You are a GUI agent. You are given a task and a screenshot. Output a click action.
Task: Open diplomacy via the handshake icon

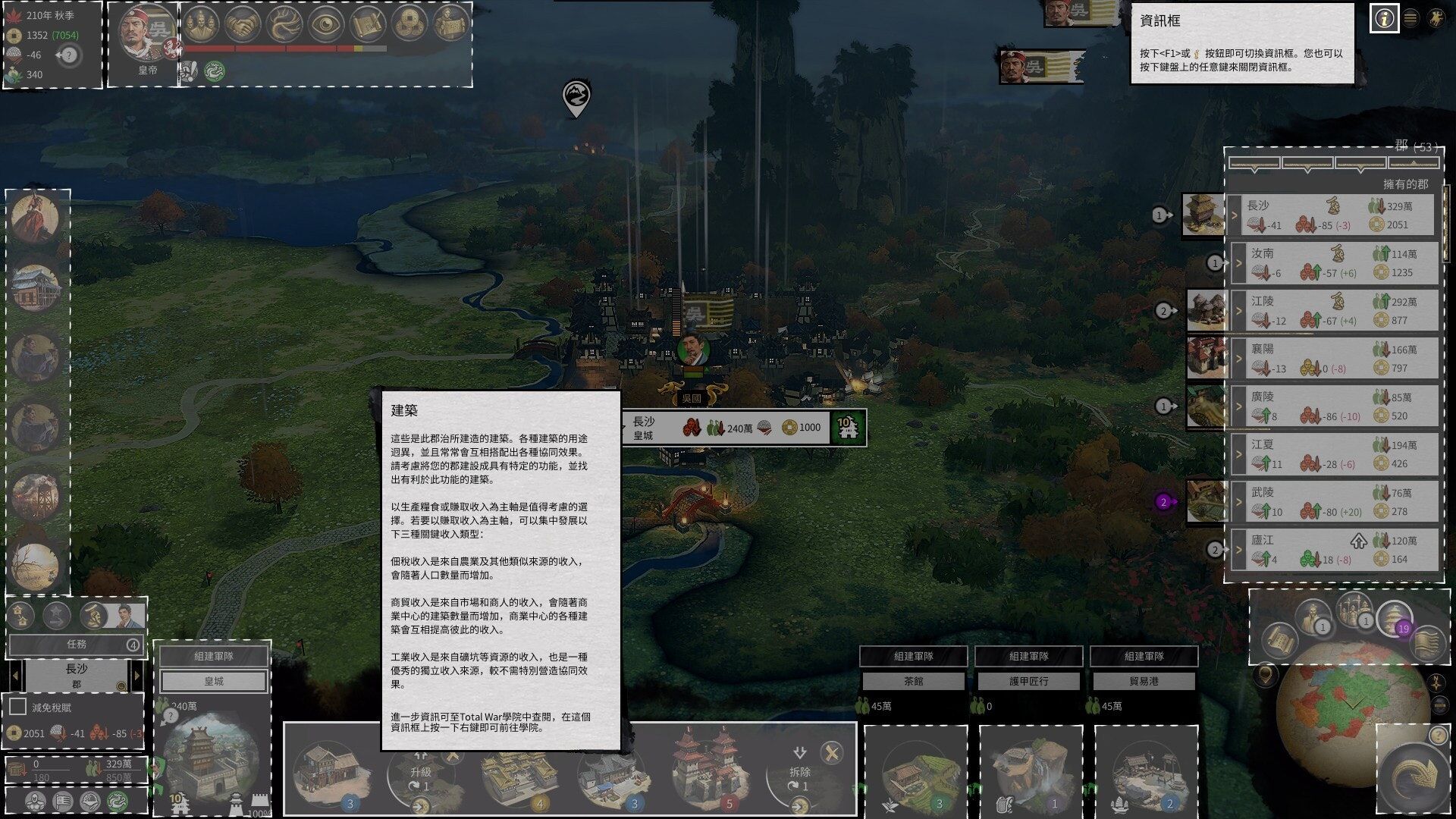coord(243,23)
